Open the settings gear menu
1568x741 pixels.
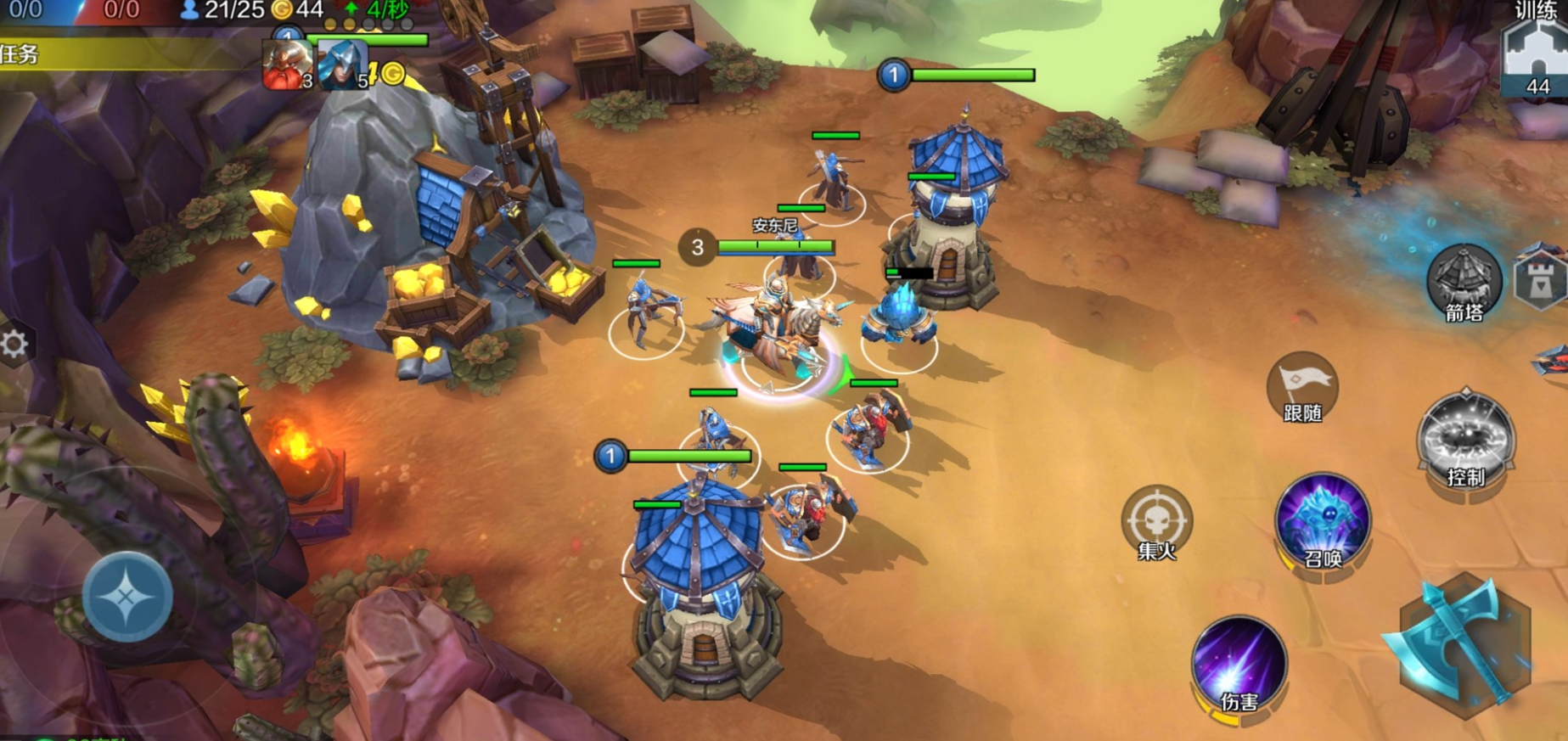click(x=14, y=344)
